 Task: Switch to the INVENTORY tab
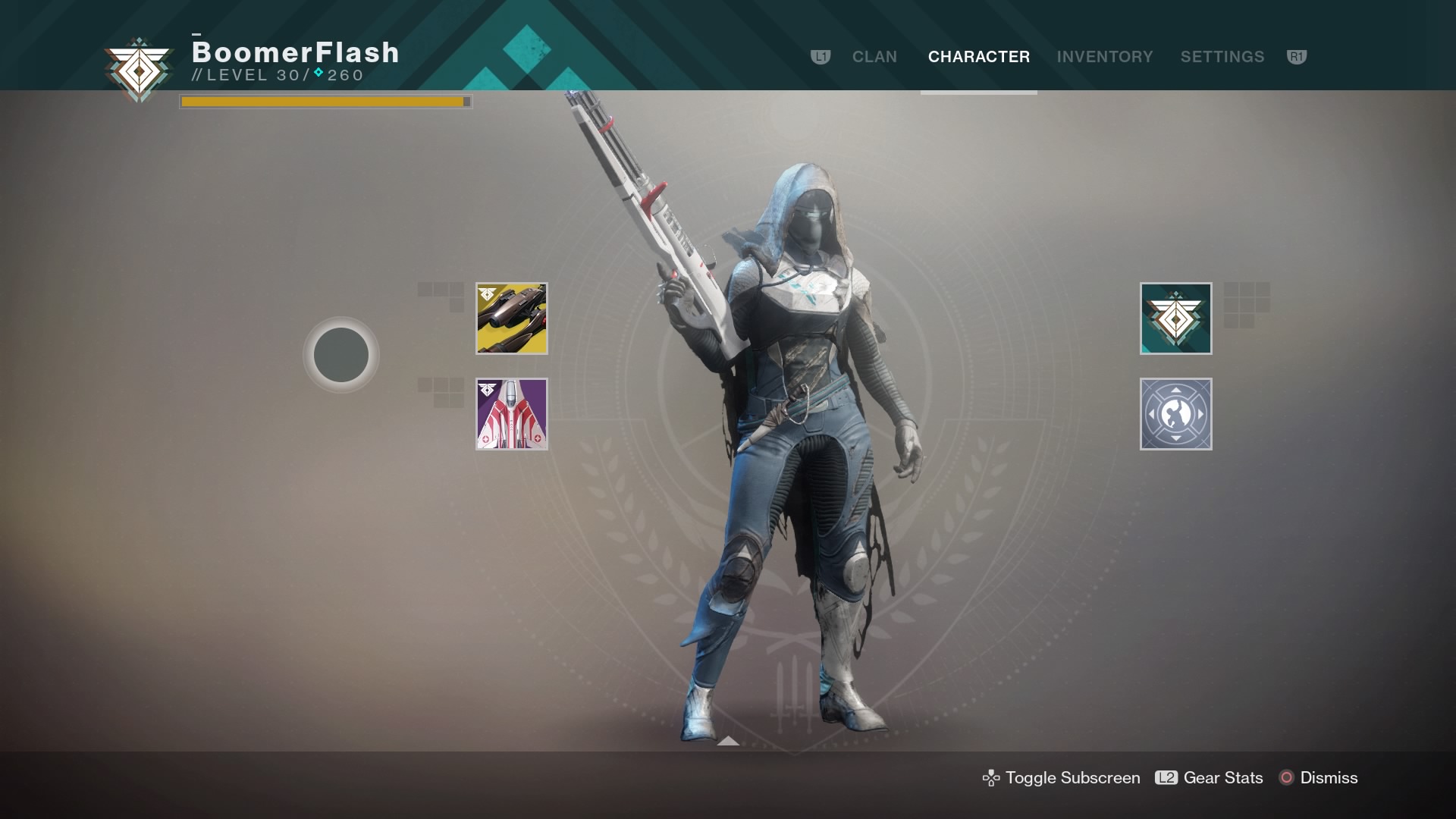pyautogui.click(x=1105, y=56)
